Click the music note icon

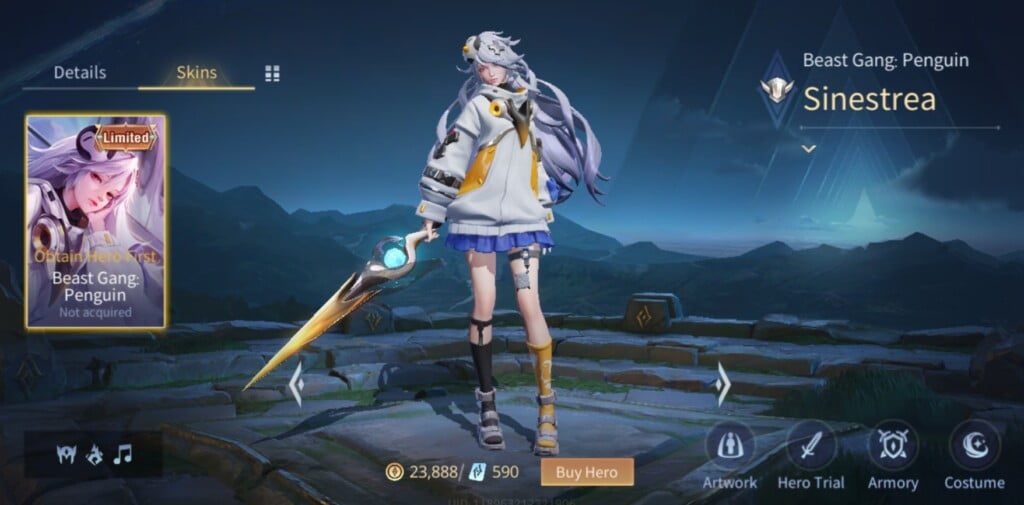point(122,455)
